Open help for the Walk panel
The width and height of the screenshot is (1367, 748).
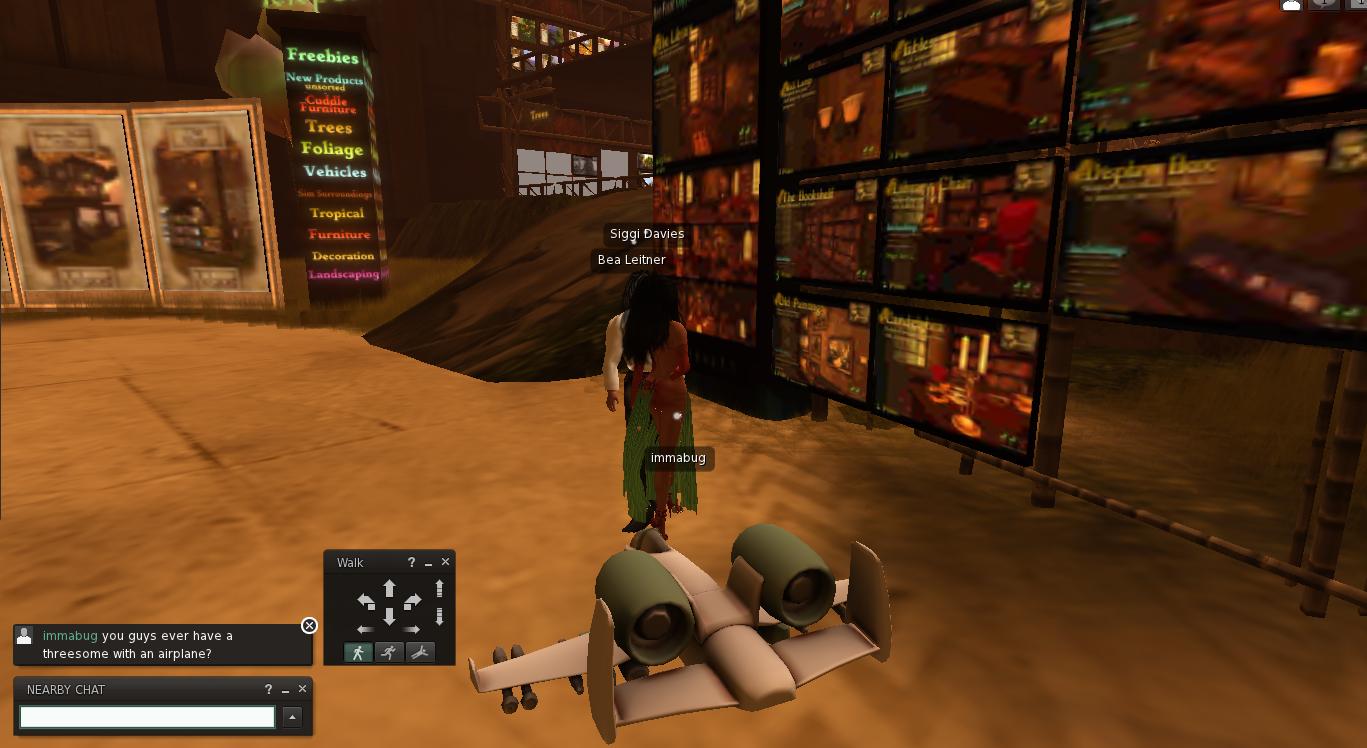[x=411, y=562]
